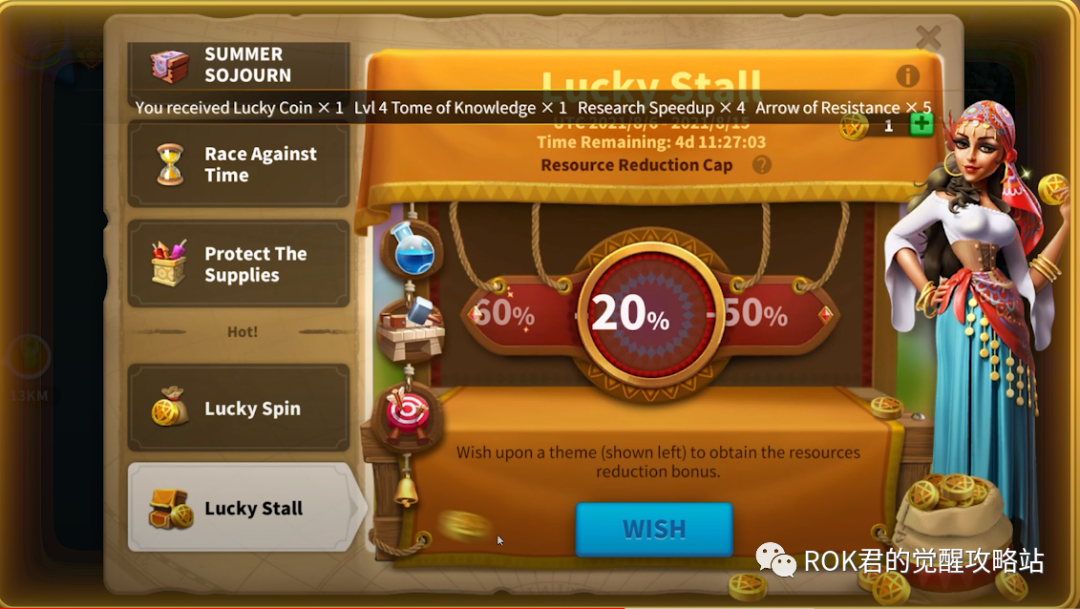Screen dimensions: 1080x609
Task: Open the Lucky Spin event
Action: coord(238,408)
